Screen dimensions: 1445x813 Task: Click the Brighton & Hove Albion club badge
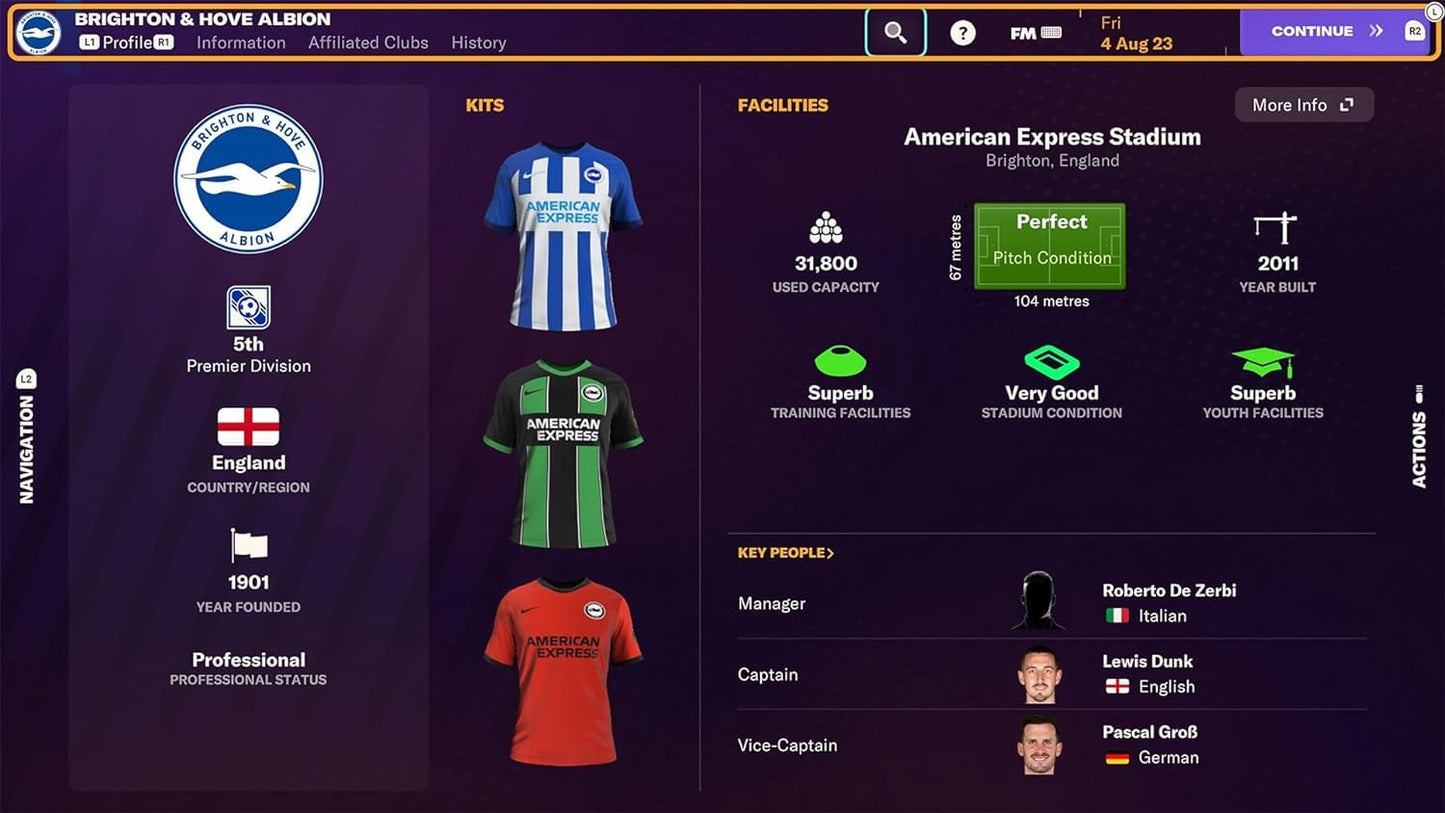(248, 177)
